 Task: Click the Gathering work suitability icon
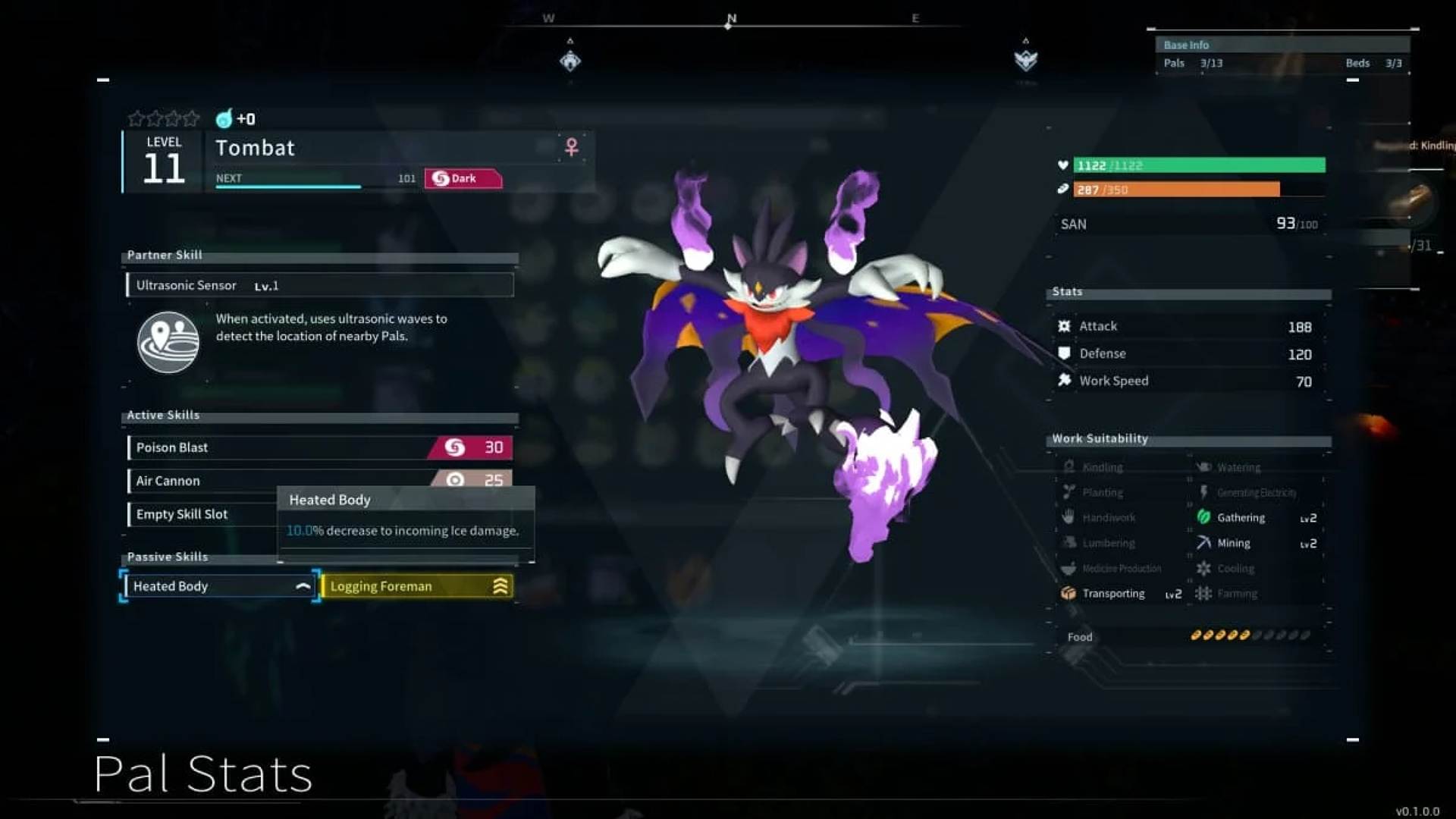point(1205,517)
